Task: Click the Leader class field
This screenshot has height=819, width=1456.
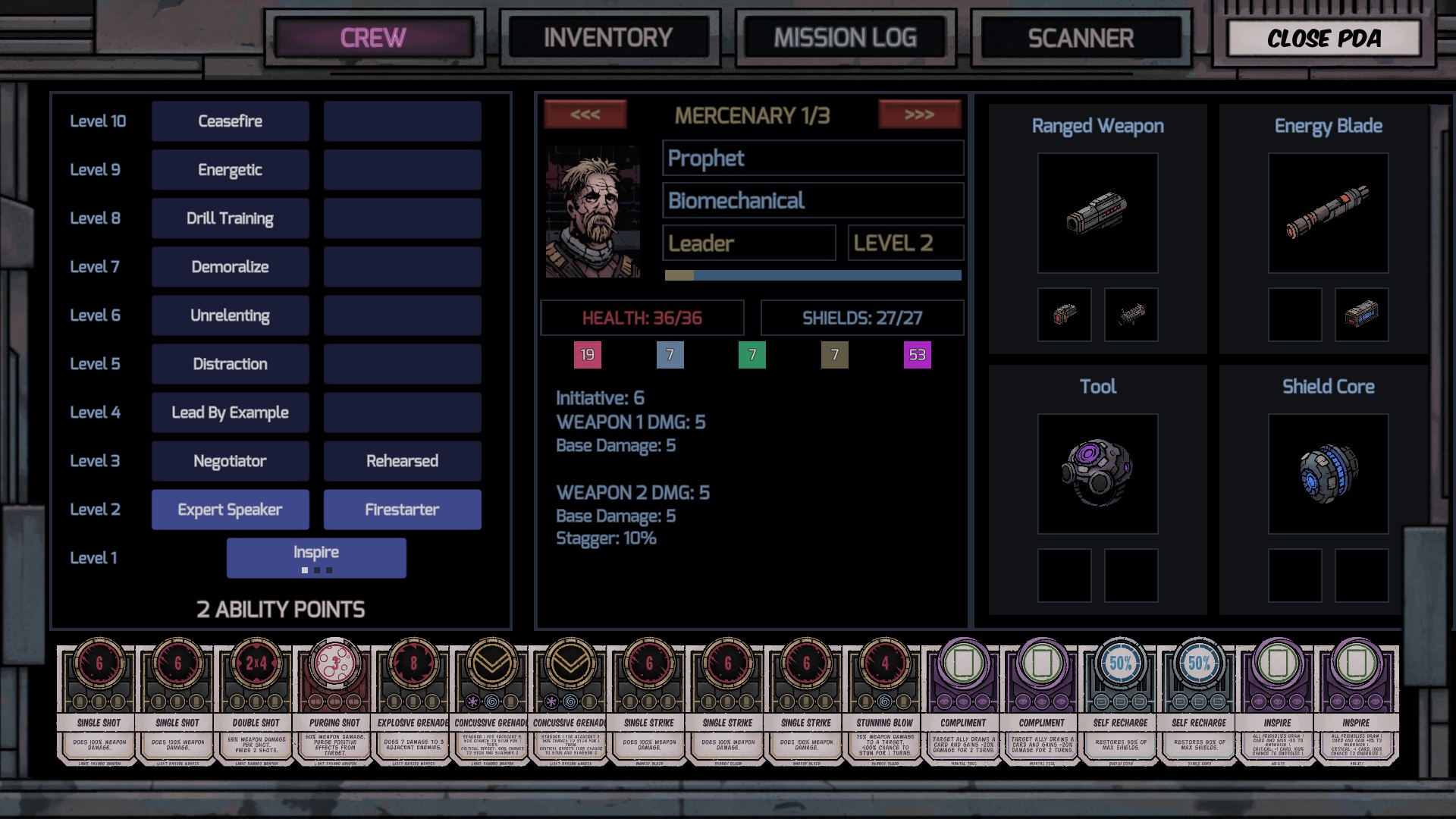Action: pos(748,243)
